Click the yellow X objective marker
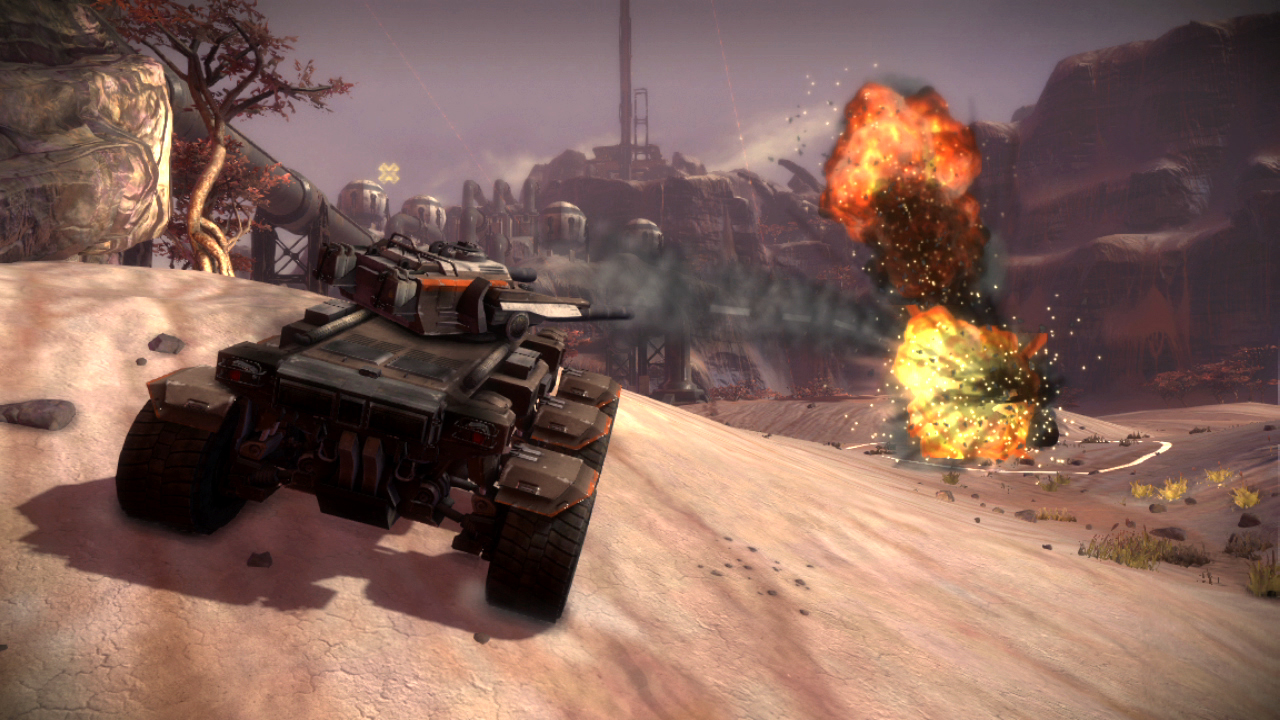This screenshot has width=1280, height=720. tap(388, 173)
